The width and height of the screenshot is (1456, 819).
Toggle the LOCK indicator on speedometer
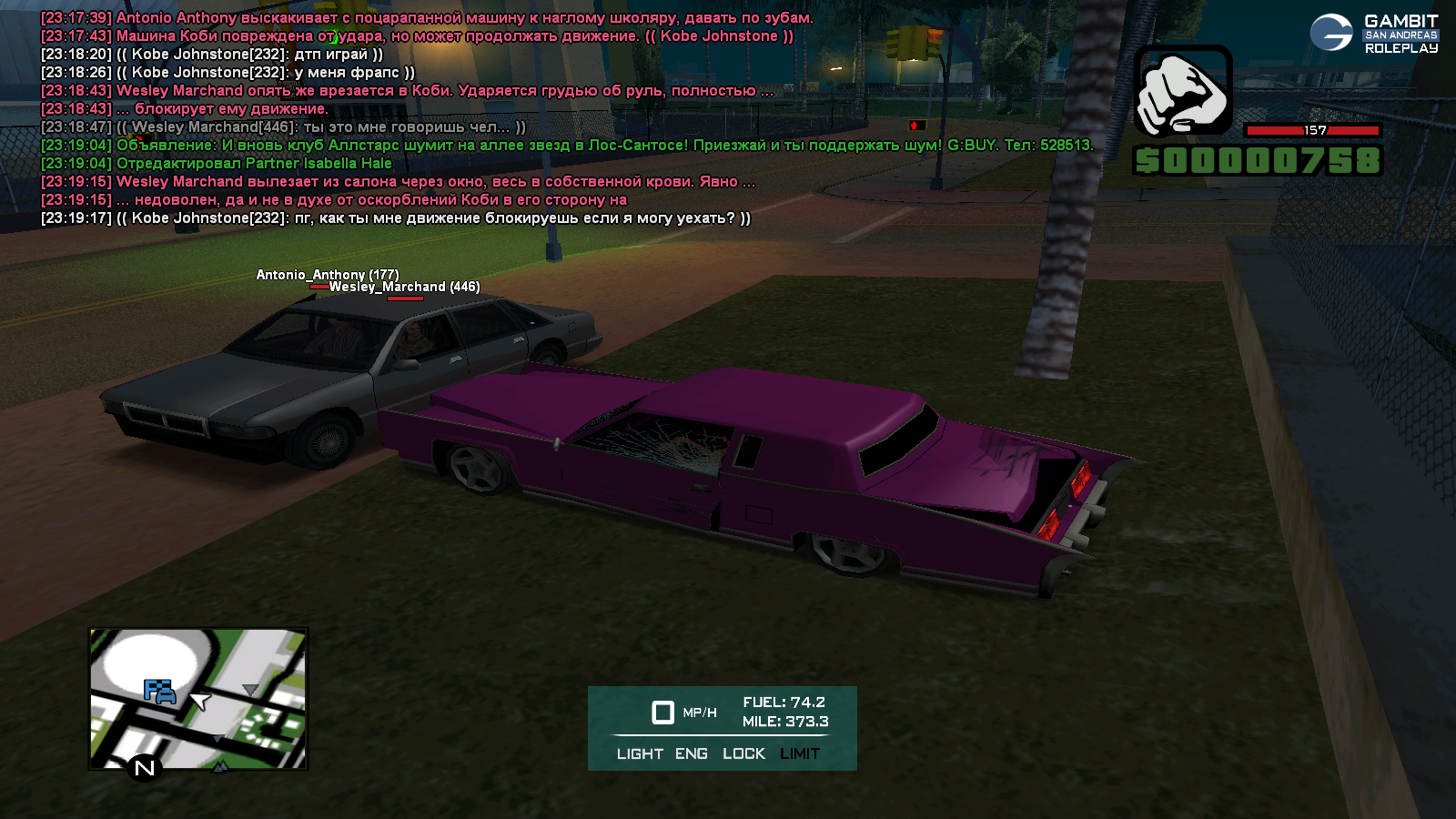[x=743, y=753]
